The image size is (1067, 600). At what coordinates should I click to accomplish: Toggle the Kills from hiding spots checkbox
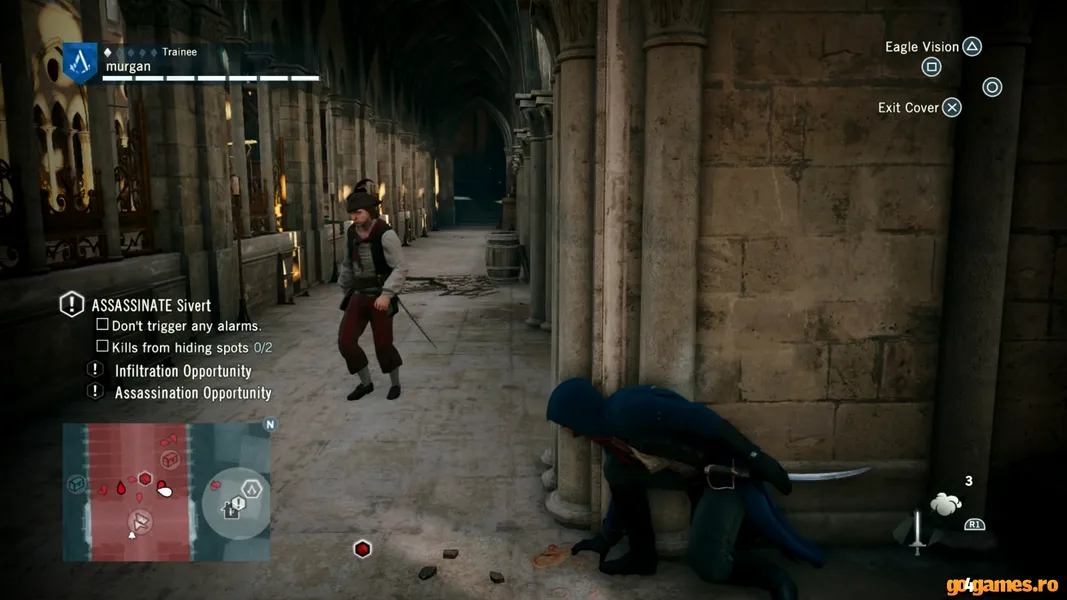pyautogui.click(x=102, y=346)
